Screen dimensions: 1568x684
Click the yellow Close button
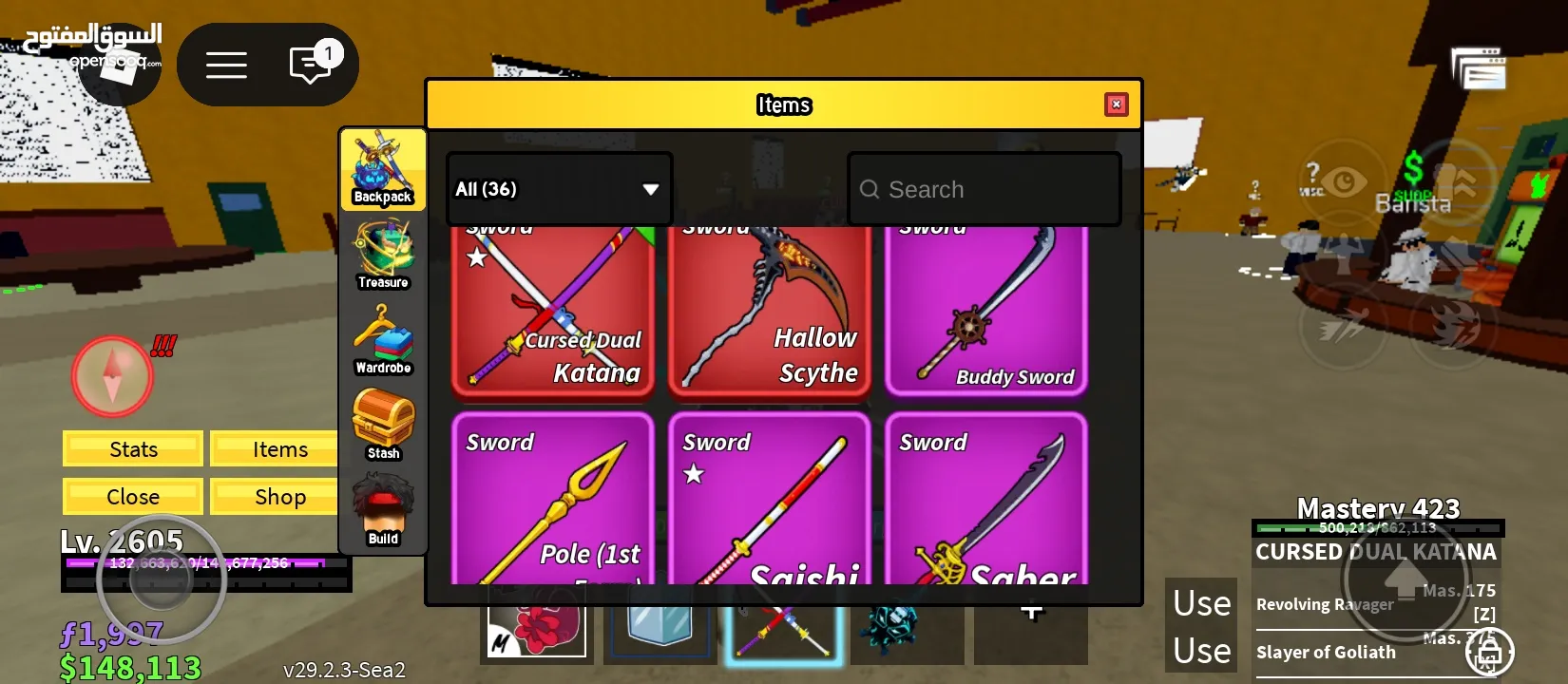click(133, 497)
